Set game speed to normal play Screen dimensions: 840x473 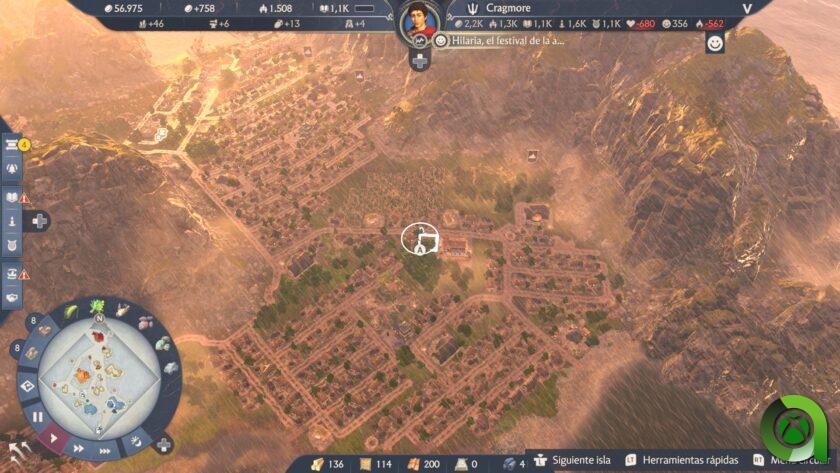click(x=54, y=437)
